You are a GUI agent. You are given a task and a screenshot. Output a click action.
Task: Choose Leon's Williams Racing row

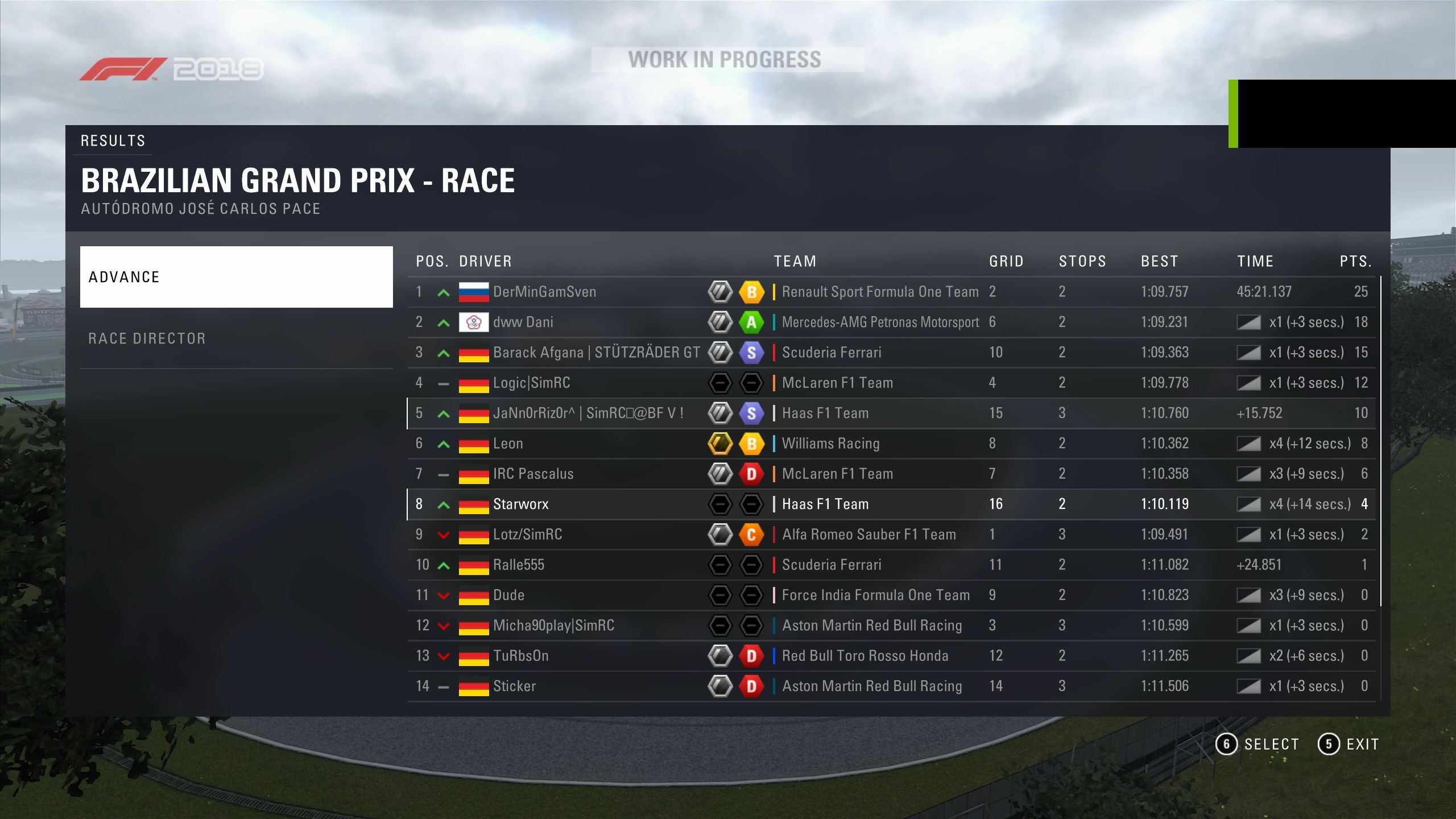891,444
